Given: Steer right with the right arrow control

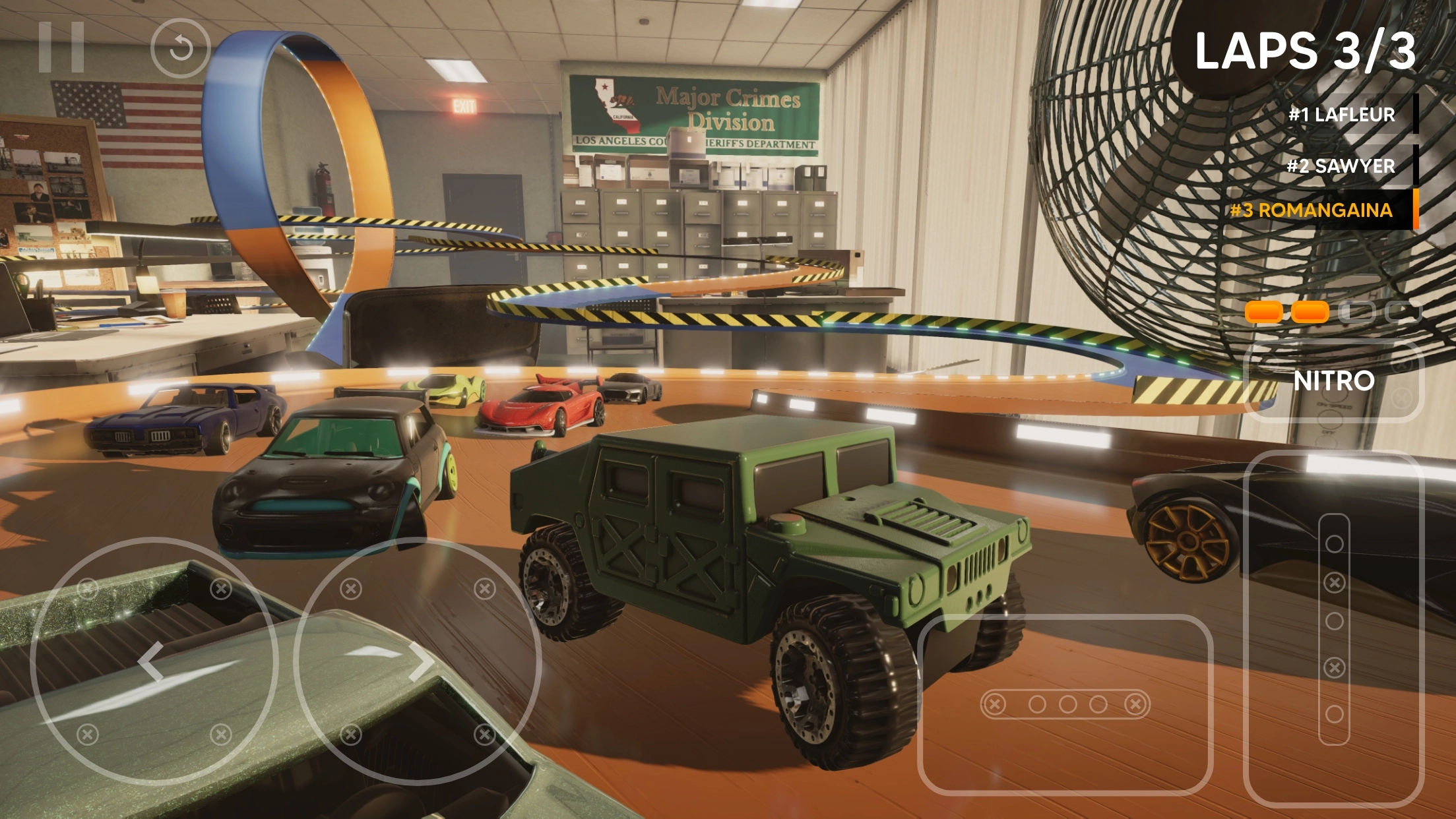Looking at the screenshot, I should click(x=418, y=661).
